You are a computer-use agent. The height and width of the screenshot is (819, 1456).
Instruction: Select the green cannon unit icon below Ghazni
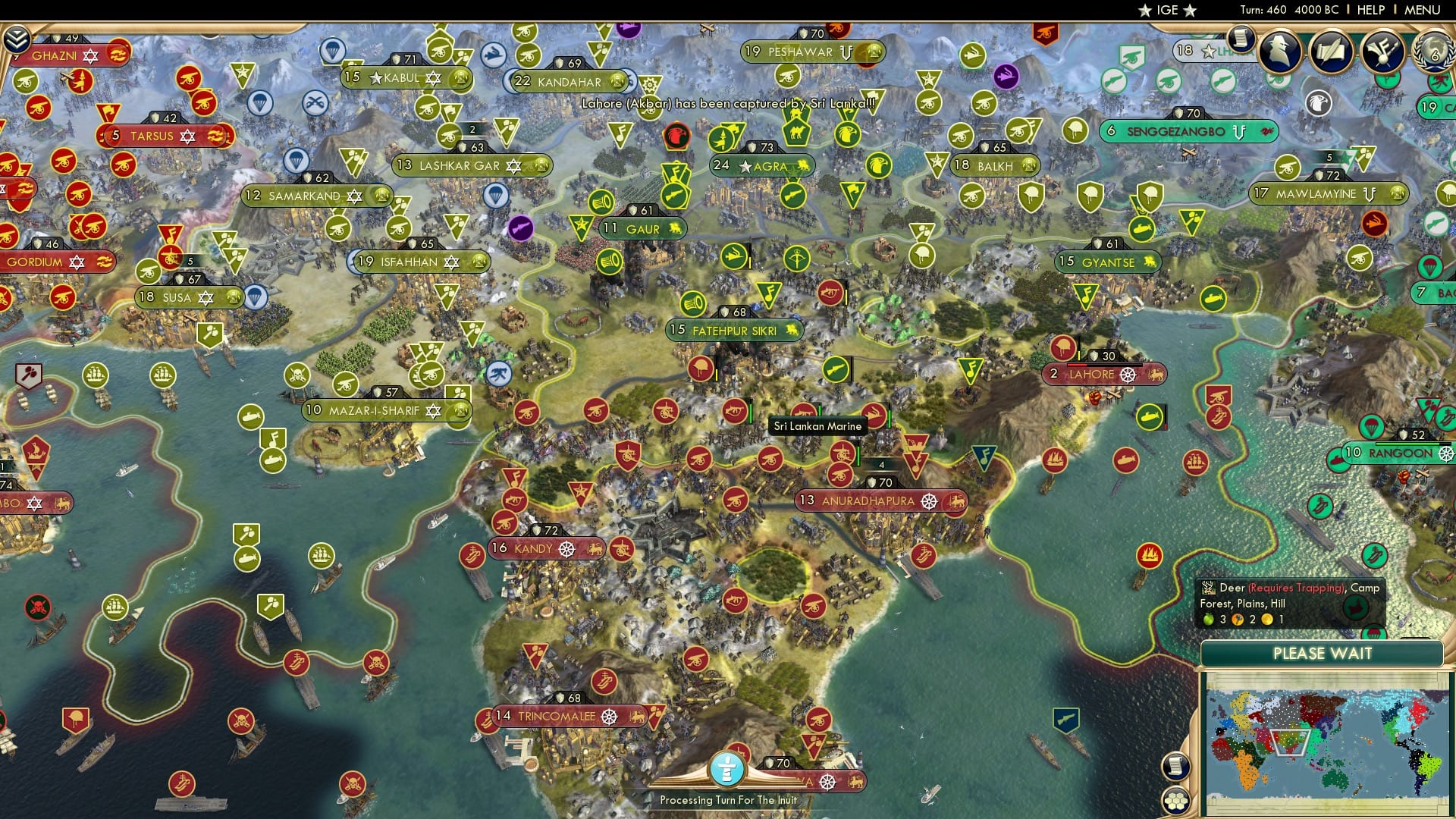click(x=25, y=80)
